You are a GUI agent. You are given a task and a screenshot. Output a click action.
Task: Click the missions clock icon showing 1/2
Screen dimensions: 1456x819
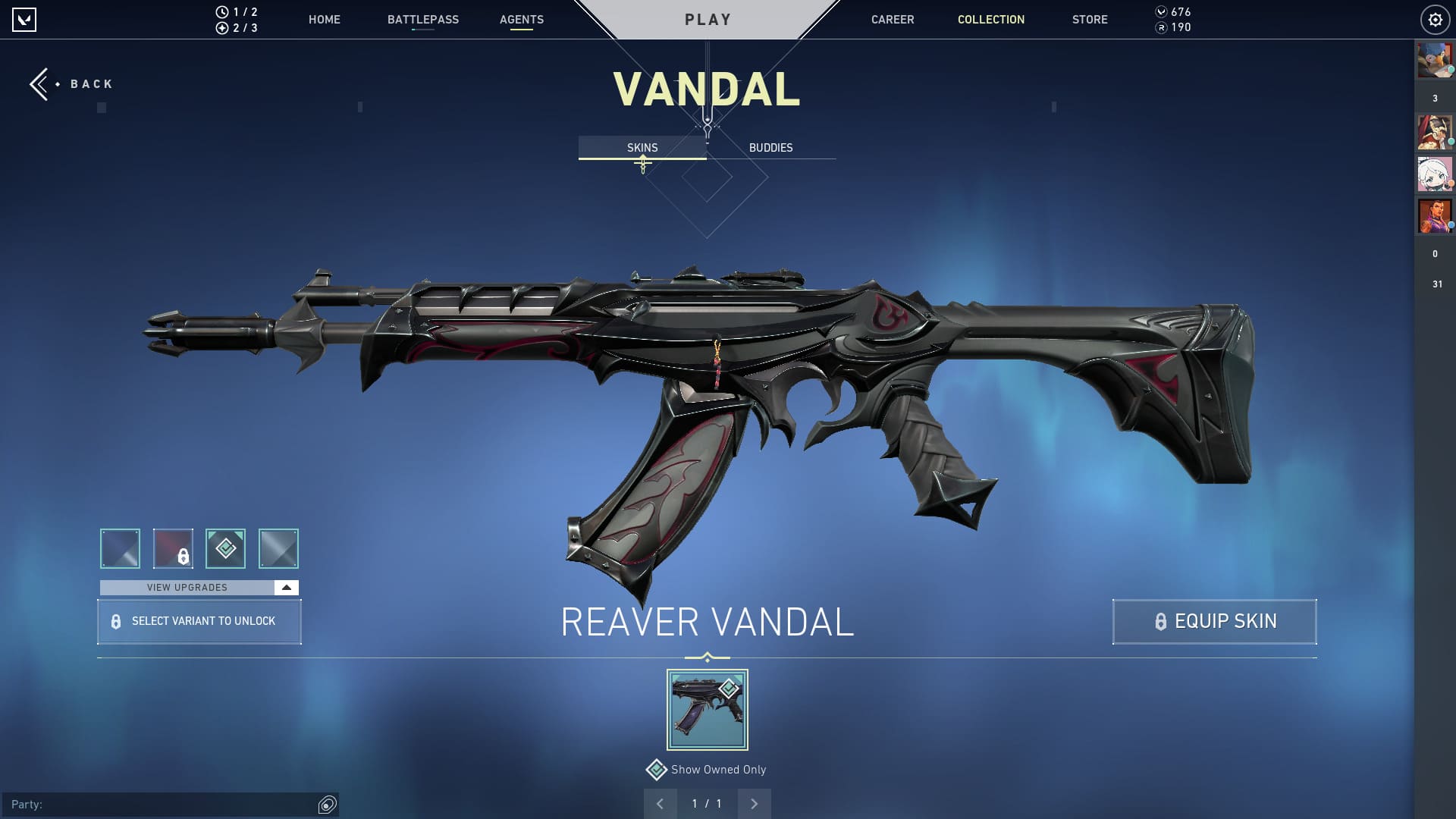coord(221,12)
